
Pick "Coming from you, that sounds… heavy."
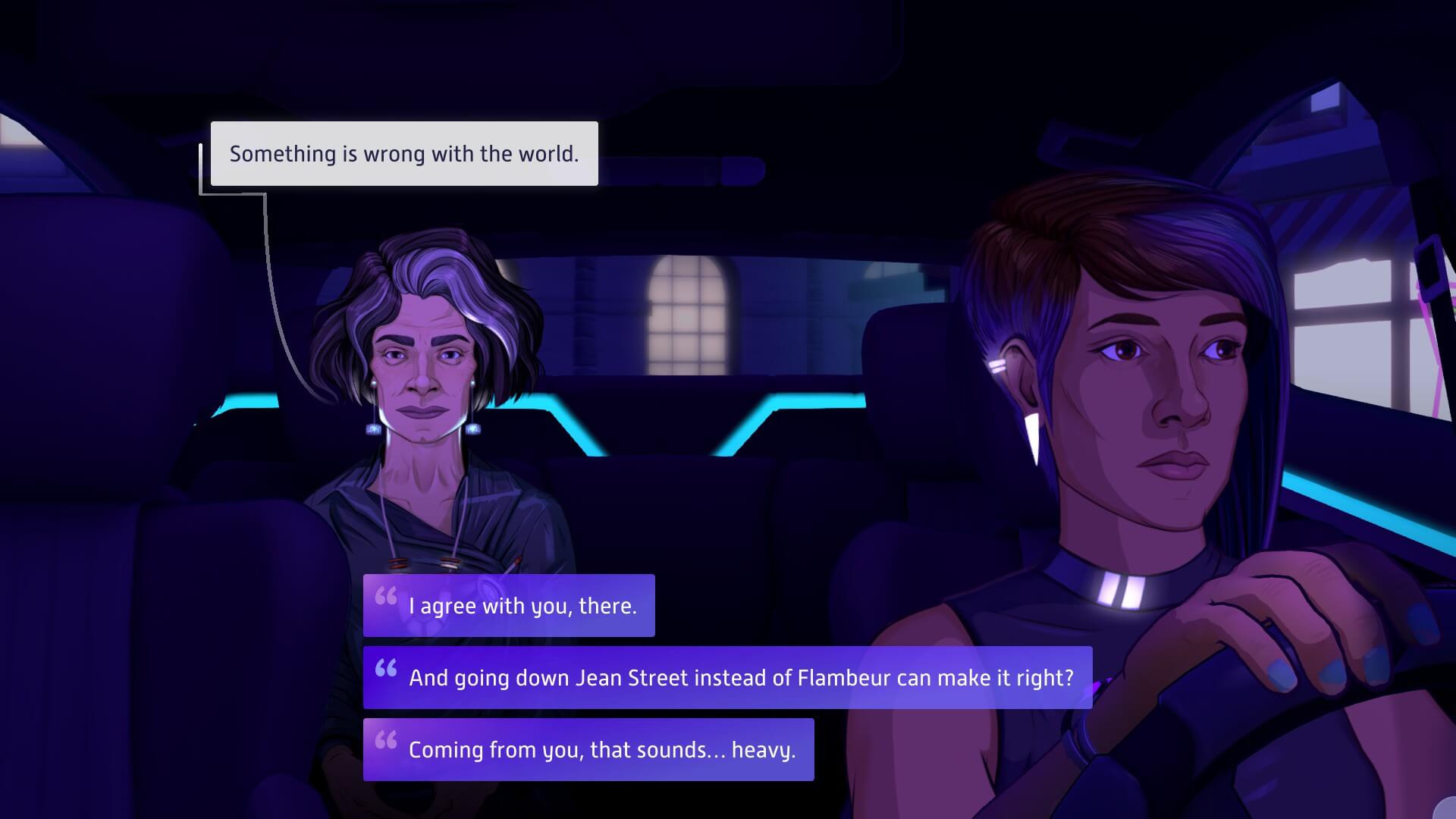tap(588, 749)
